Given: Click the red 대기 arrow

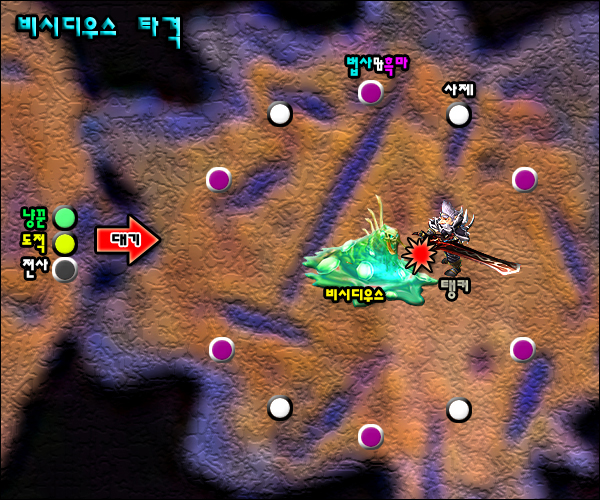Looking at the screenshot, I should pos(127,240).
